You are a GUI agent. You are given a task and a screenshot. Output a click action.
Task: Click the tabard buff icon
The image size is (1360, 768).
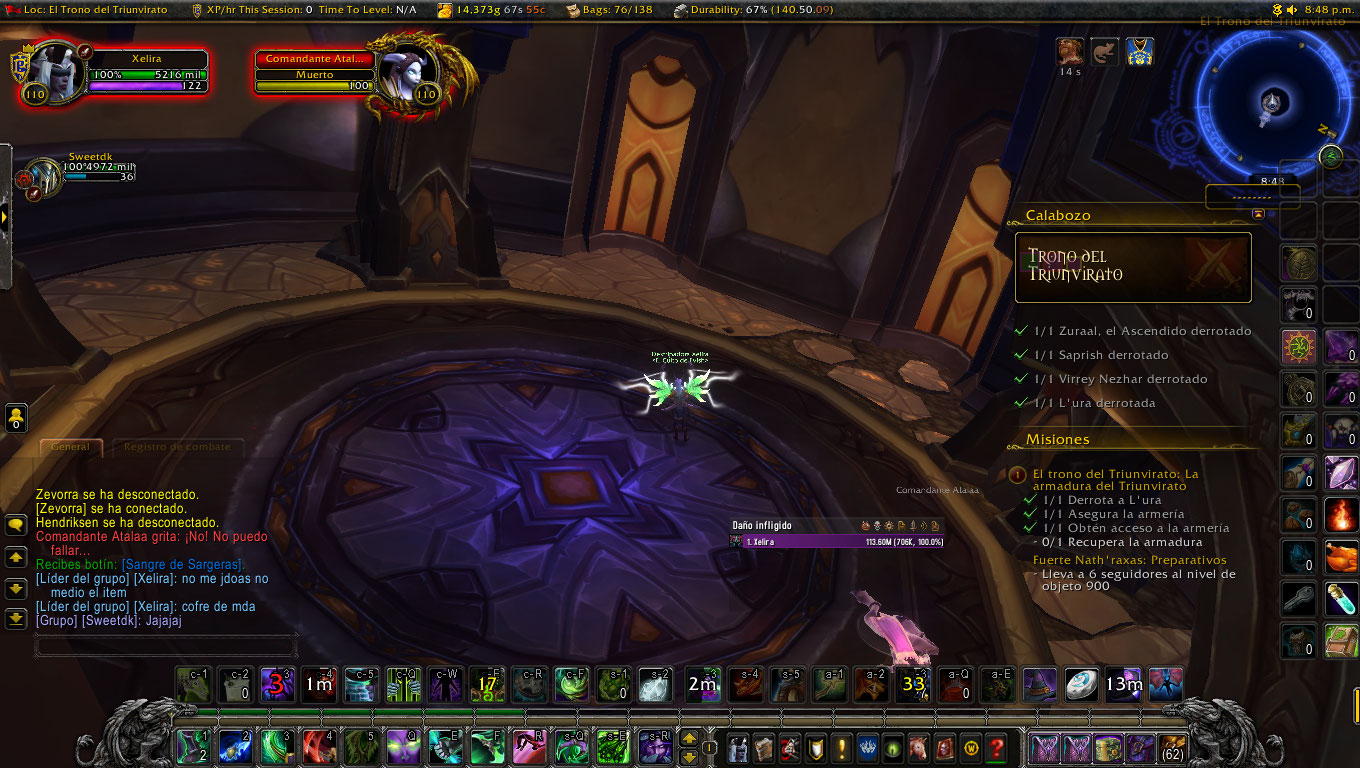(x=1140, y=52)
